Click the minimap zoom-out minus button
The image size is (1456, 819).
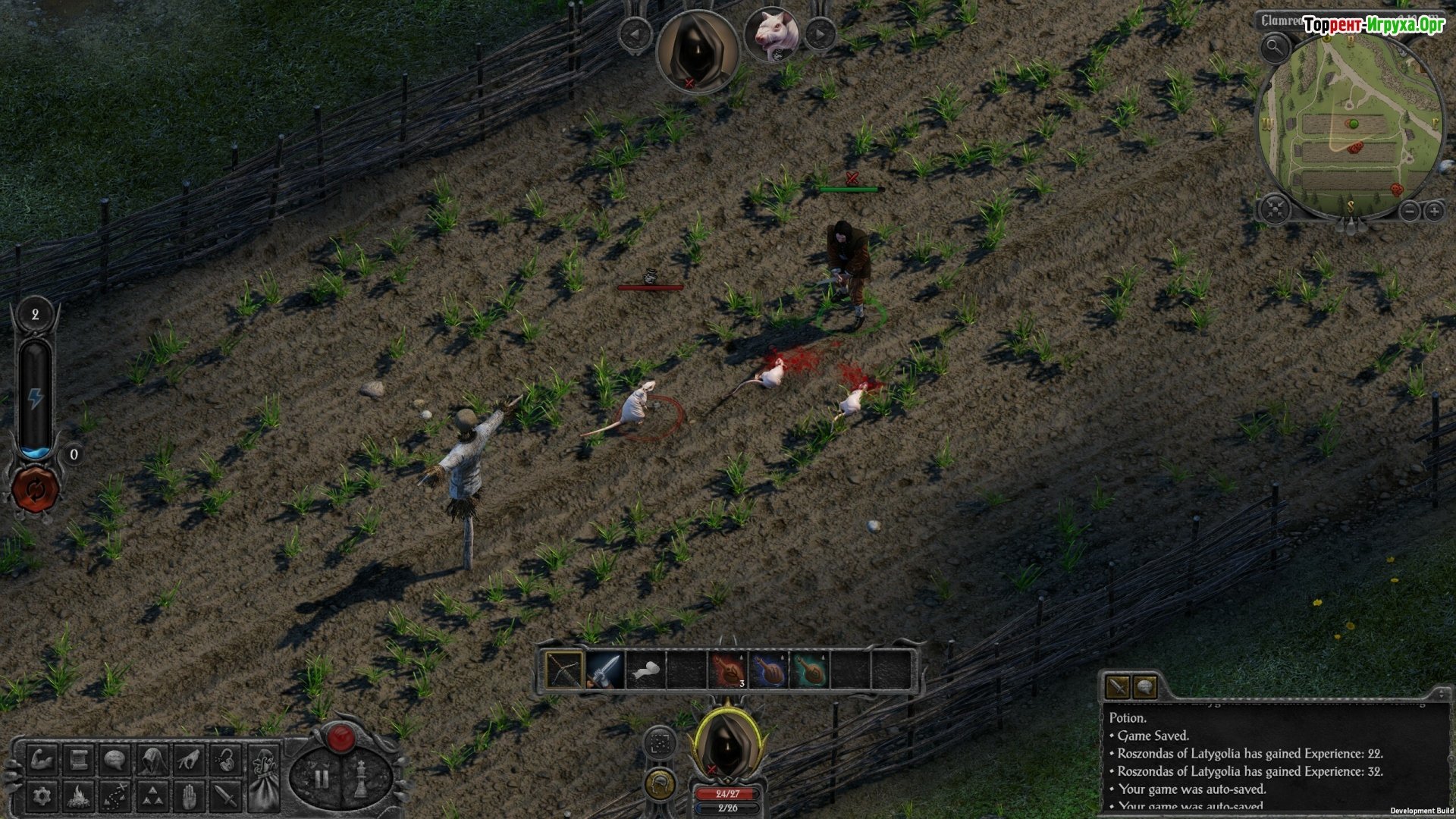[x=1409, y=211]
